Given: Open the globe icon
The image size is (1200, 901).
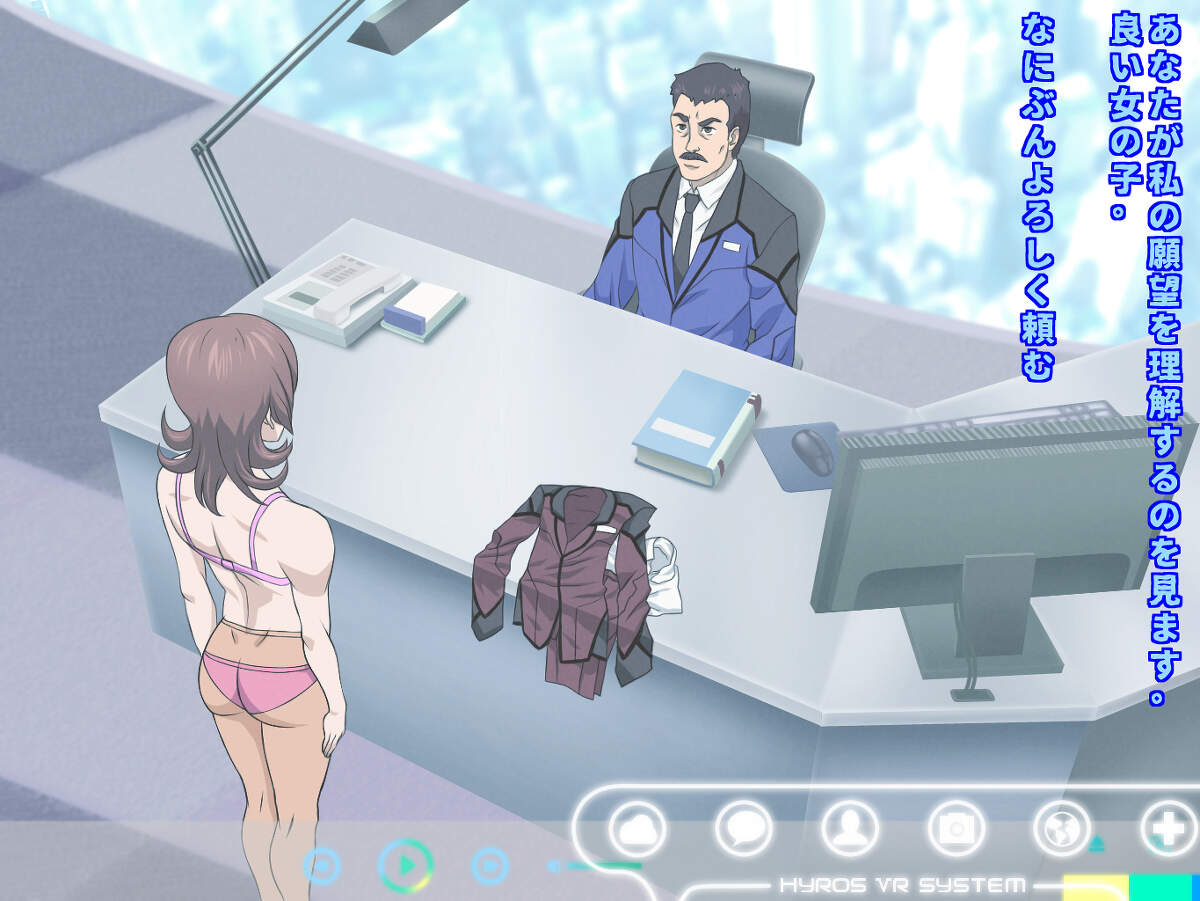Looking at the screenshot, I should (1062, 829).
